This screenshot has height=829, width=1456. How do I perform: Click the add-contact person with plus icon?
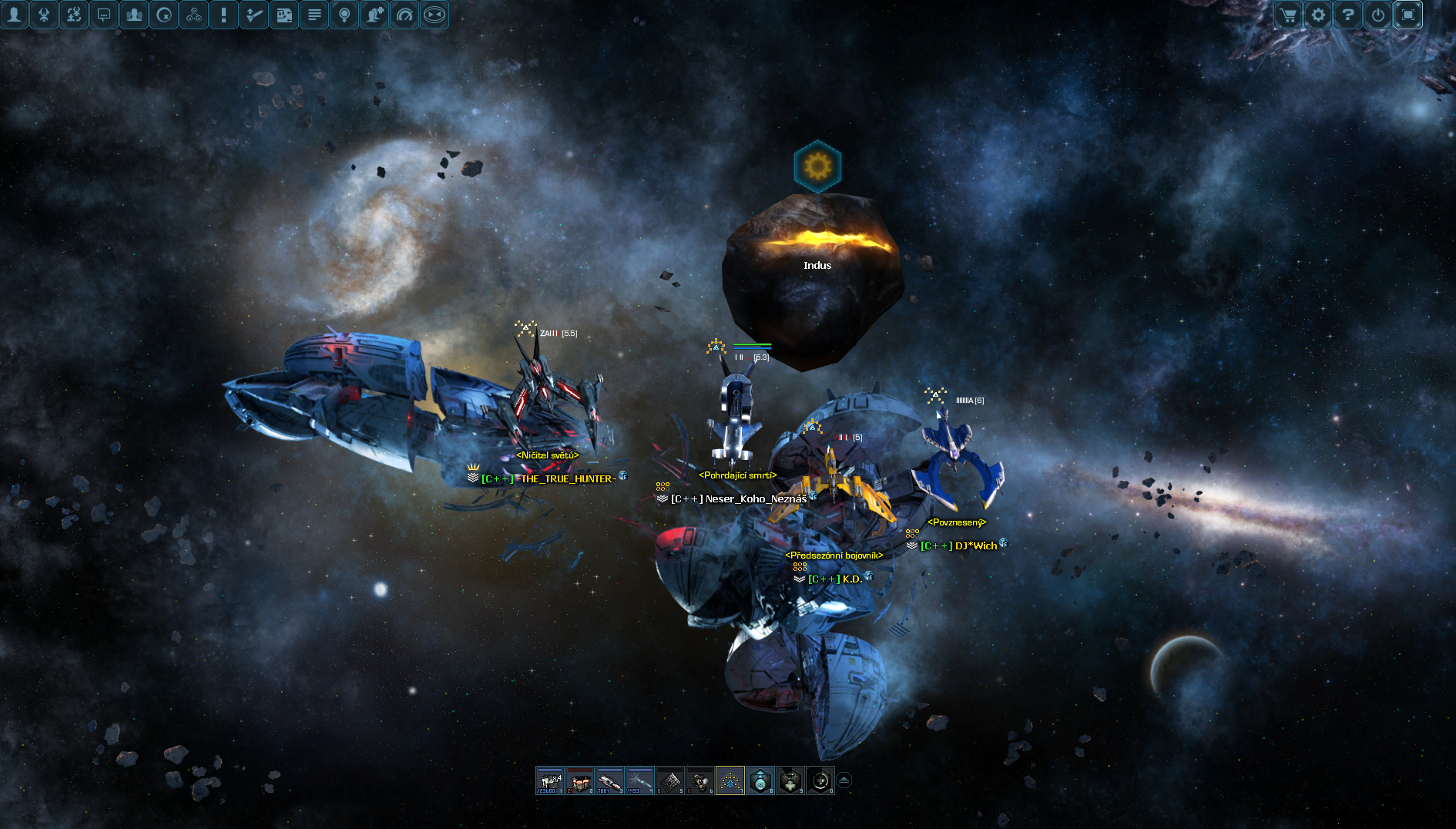374,15
